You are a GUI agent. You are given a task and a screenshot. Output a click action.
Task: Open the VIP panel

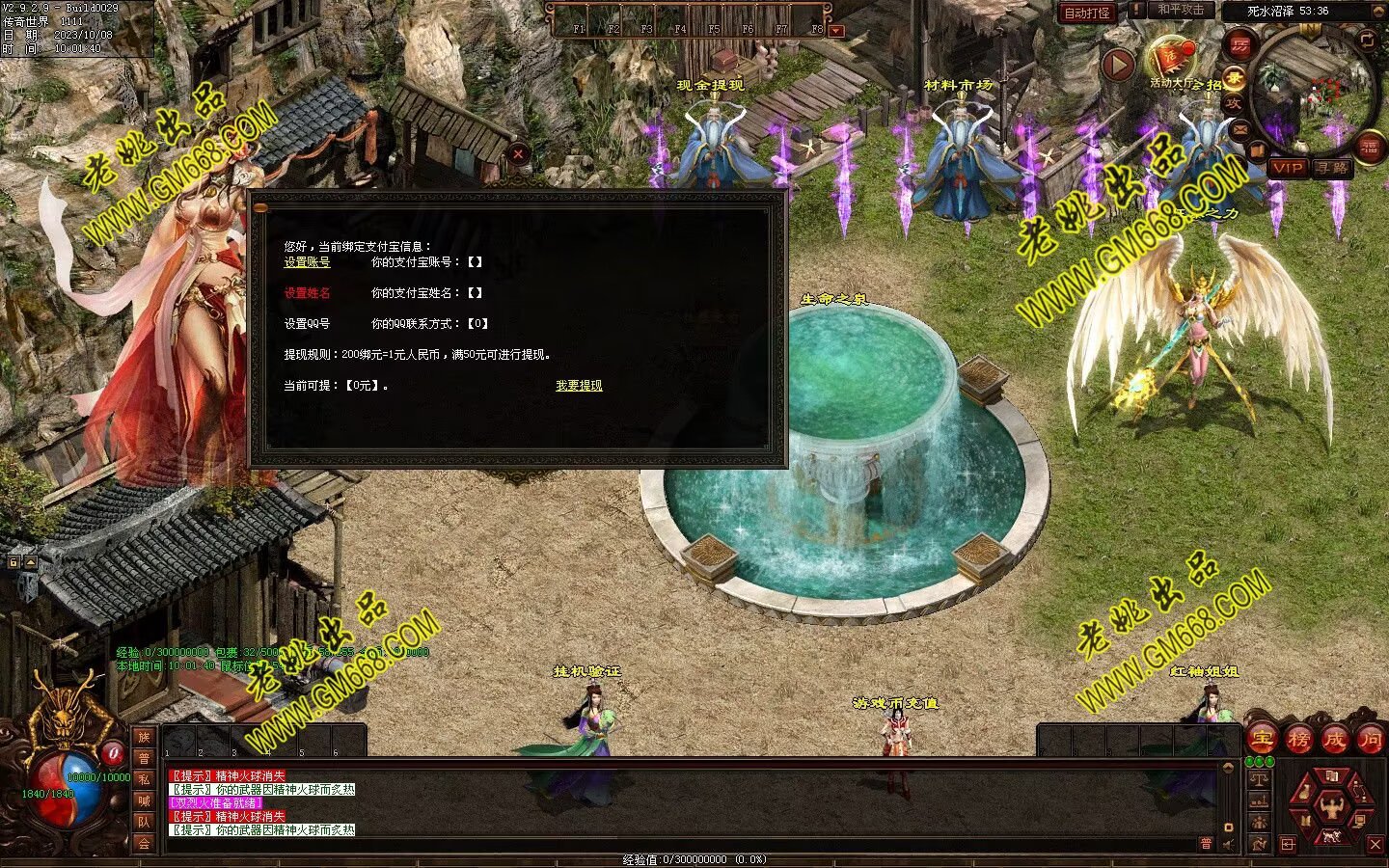point(1287,168)
